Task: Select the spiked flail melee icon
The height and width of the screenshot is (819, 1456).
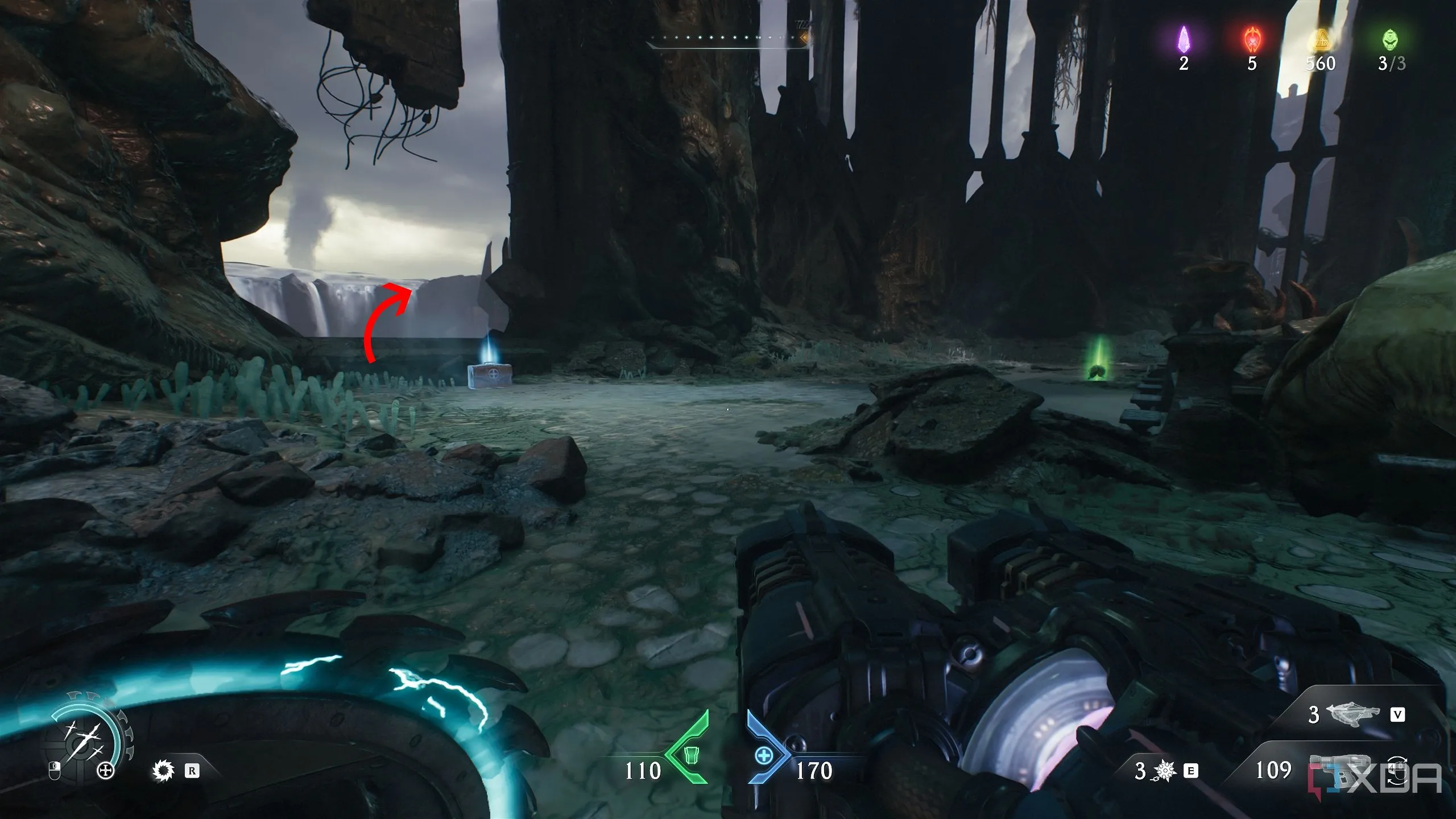Action: click(1165, 771)
